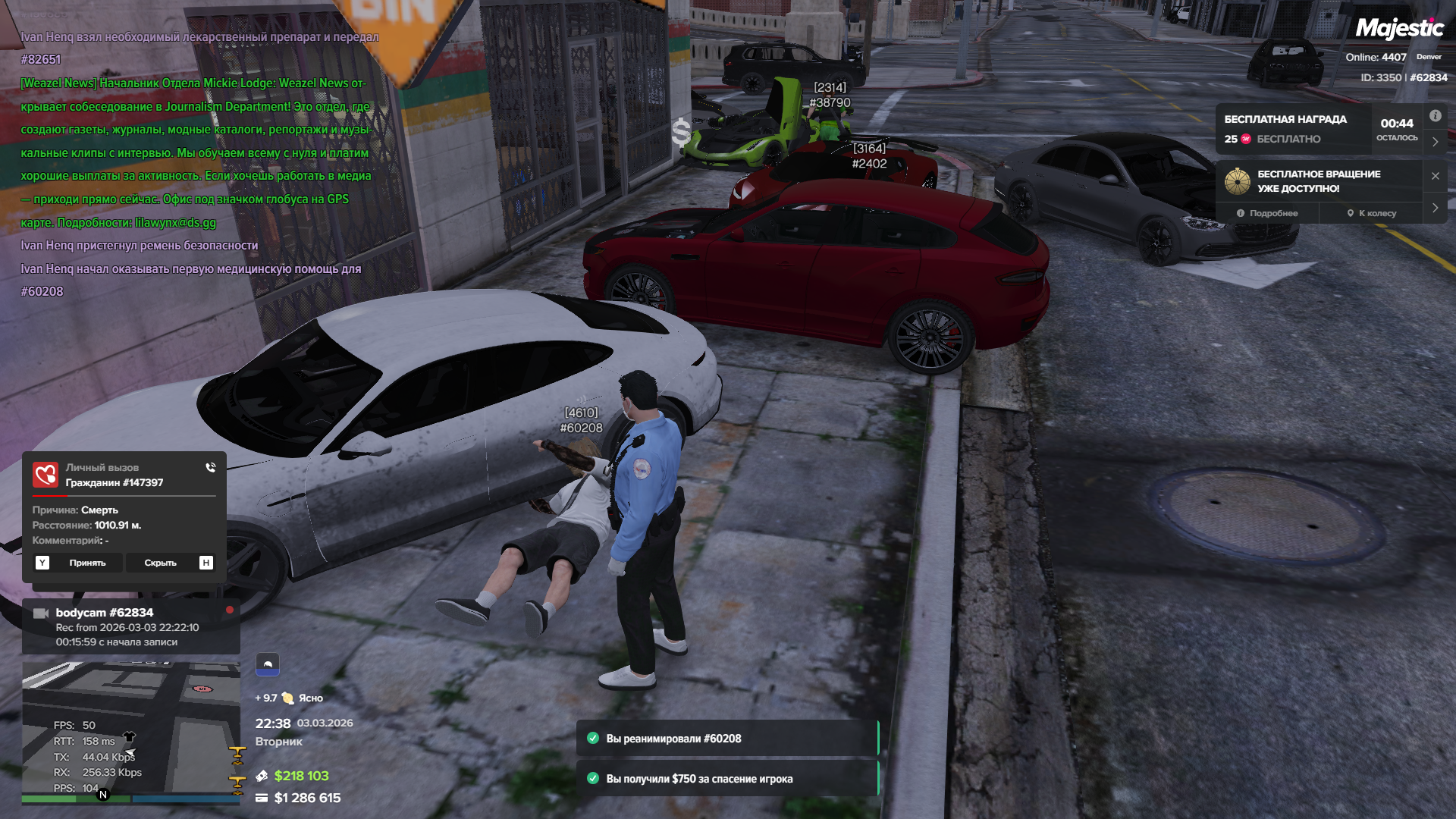
Task: Close the free spin notification
Action: click(x=1435, y=176)
